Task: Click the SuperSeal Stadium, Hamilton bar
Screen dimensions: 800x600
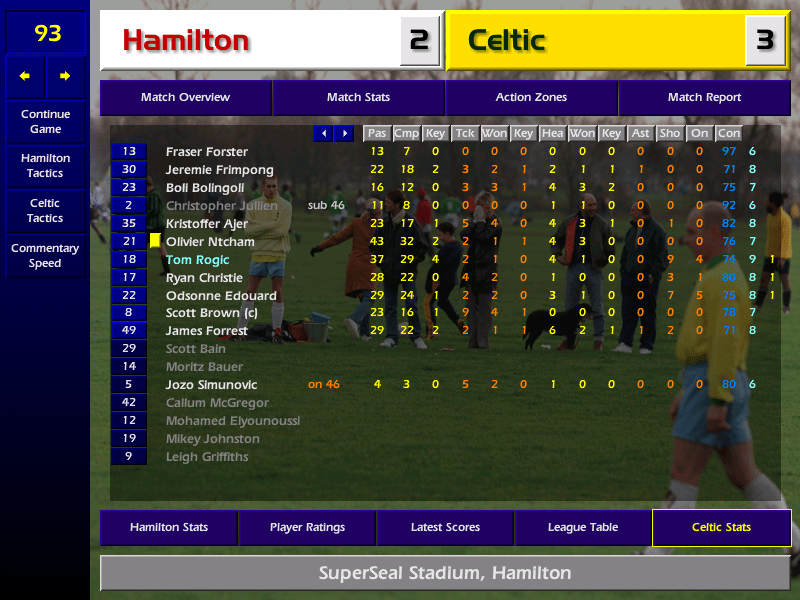Action: click(x=445, y=574)
